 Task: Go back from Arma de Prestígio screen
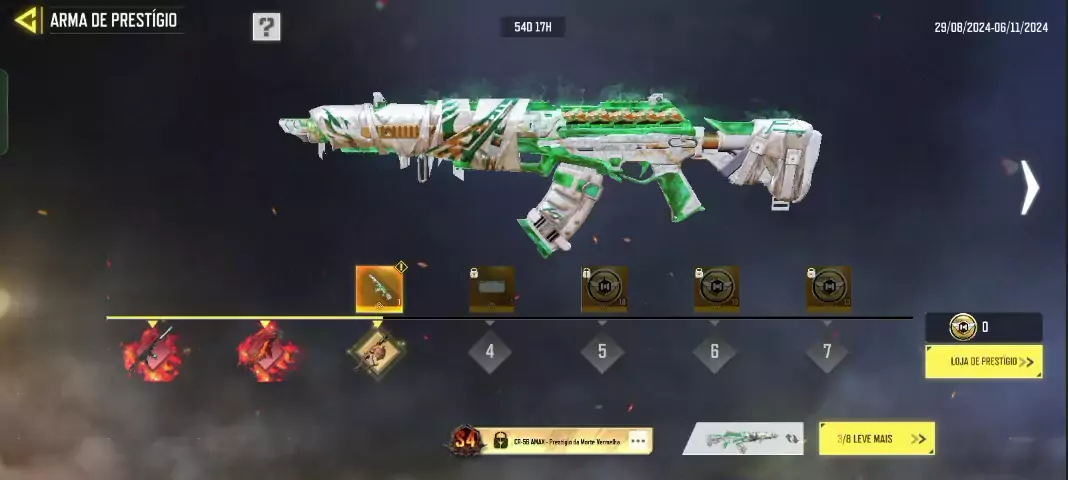click(26, 20)
